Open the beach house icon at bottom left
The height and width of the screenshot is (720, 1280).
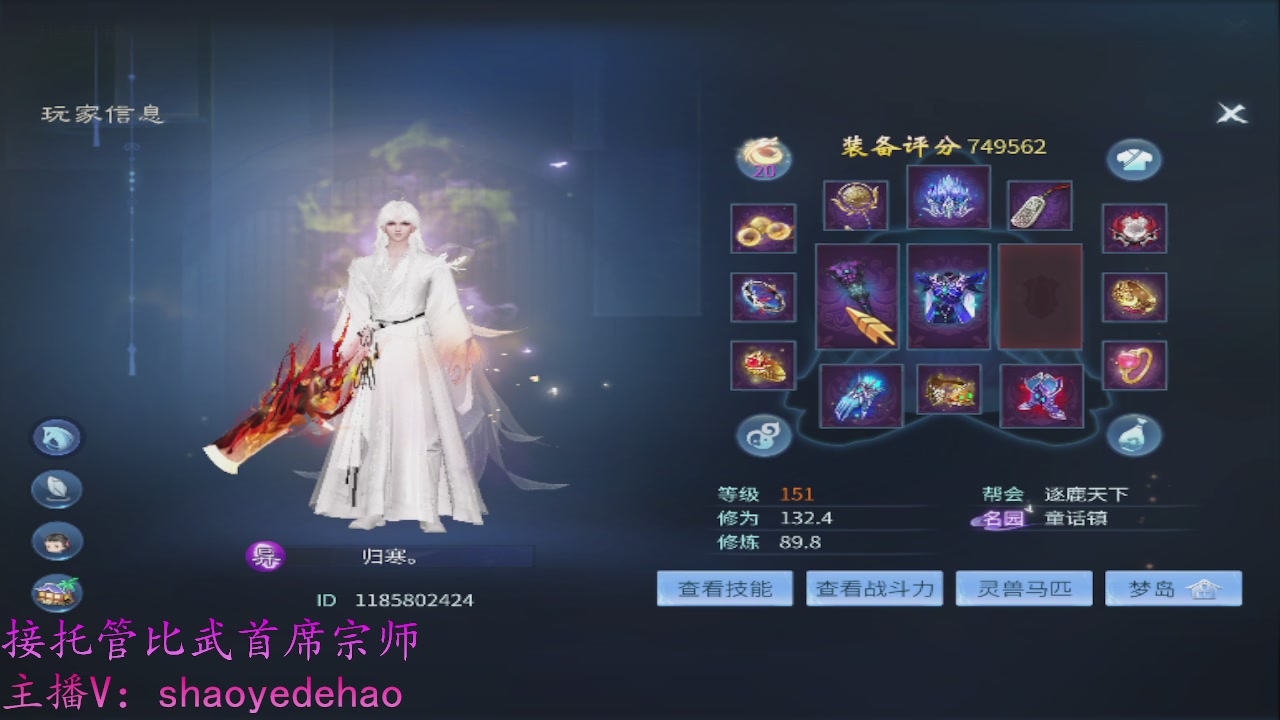click(x=56, y=592)
